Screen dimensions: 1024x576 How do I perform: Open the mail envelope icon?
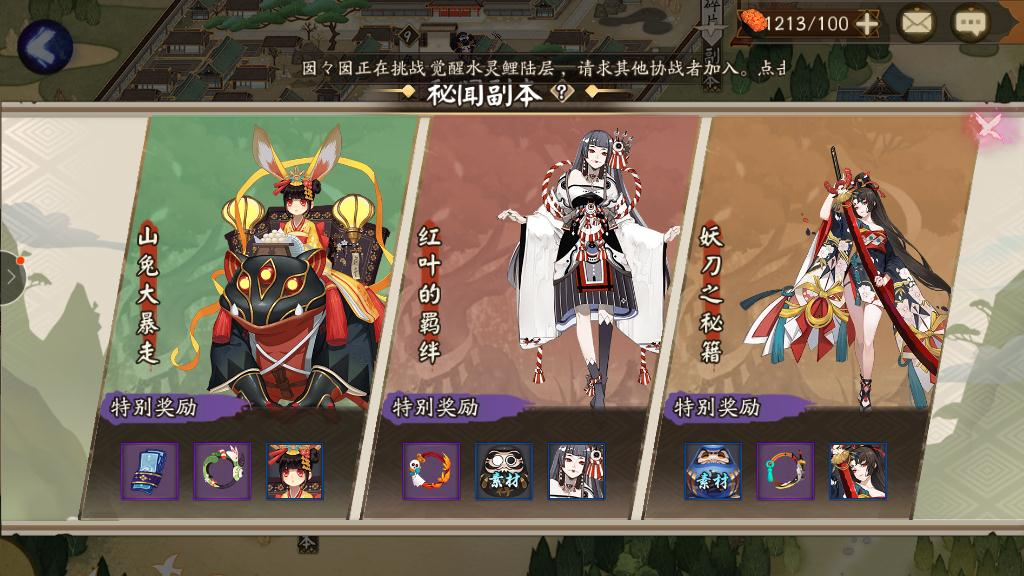click(x=915, y=23)
